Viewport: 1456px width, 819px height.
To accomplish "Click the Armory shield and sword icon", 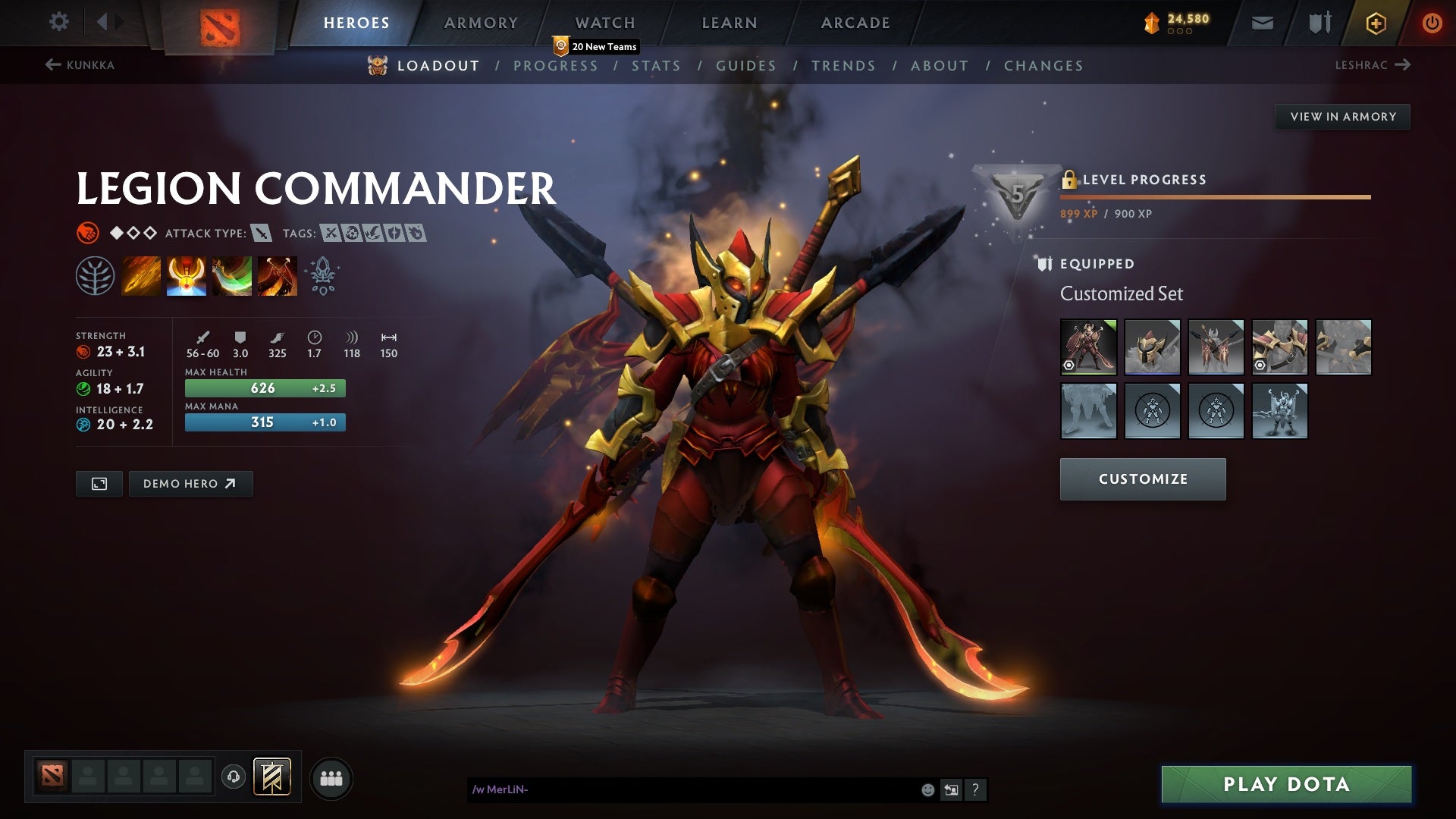I will tap(1318, 23).
